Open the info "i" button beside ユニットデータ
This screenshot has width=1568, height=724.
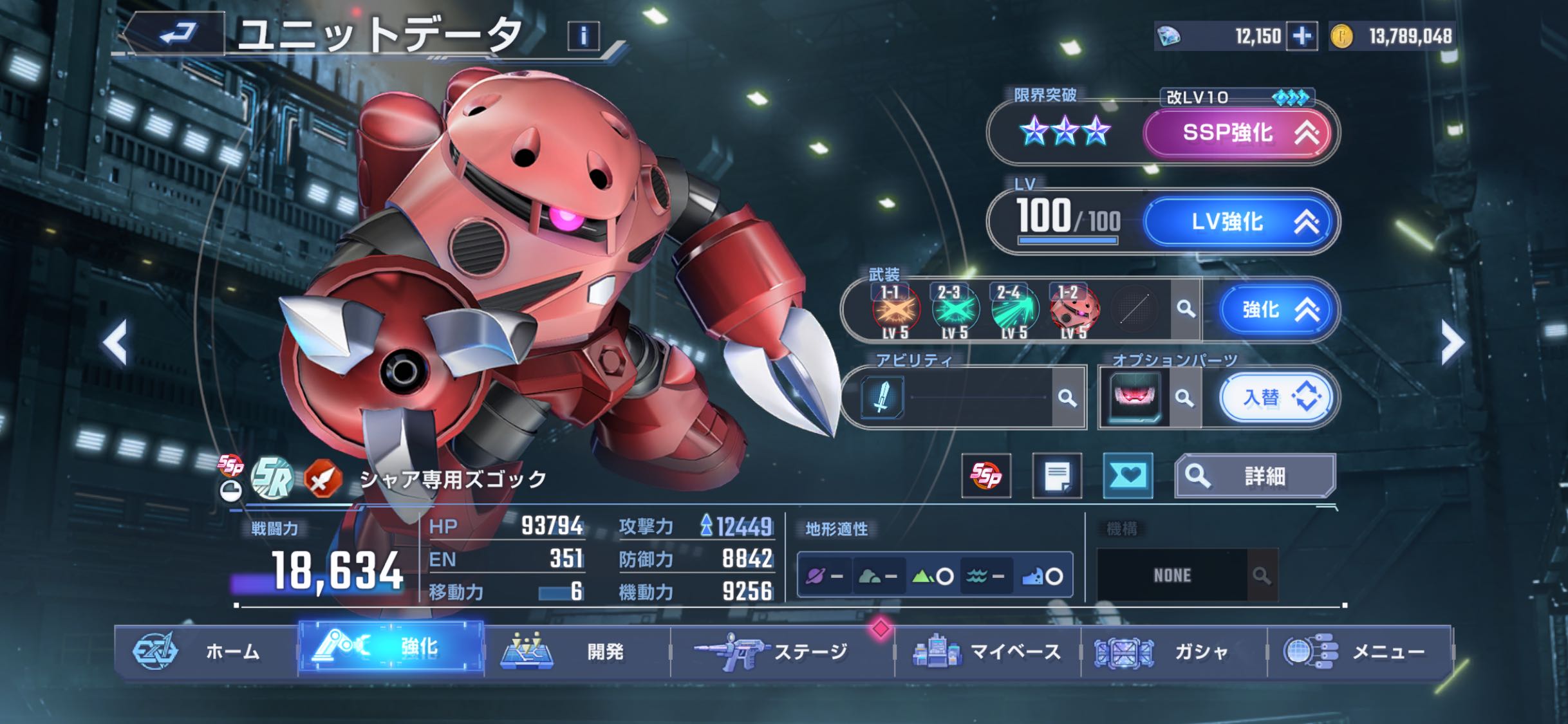pos(583,36)
